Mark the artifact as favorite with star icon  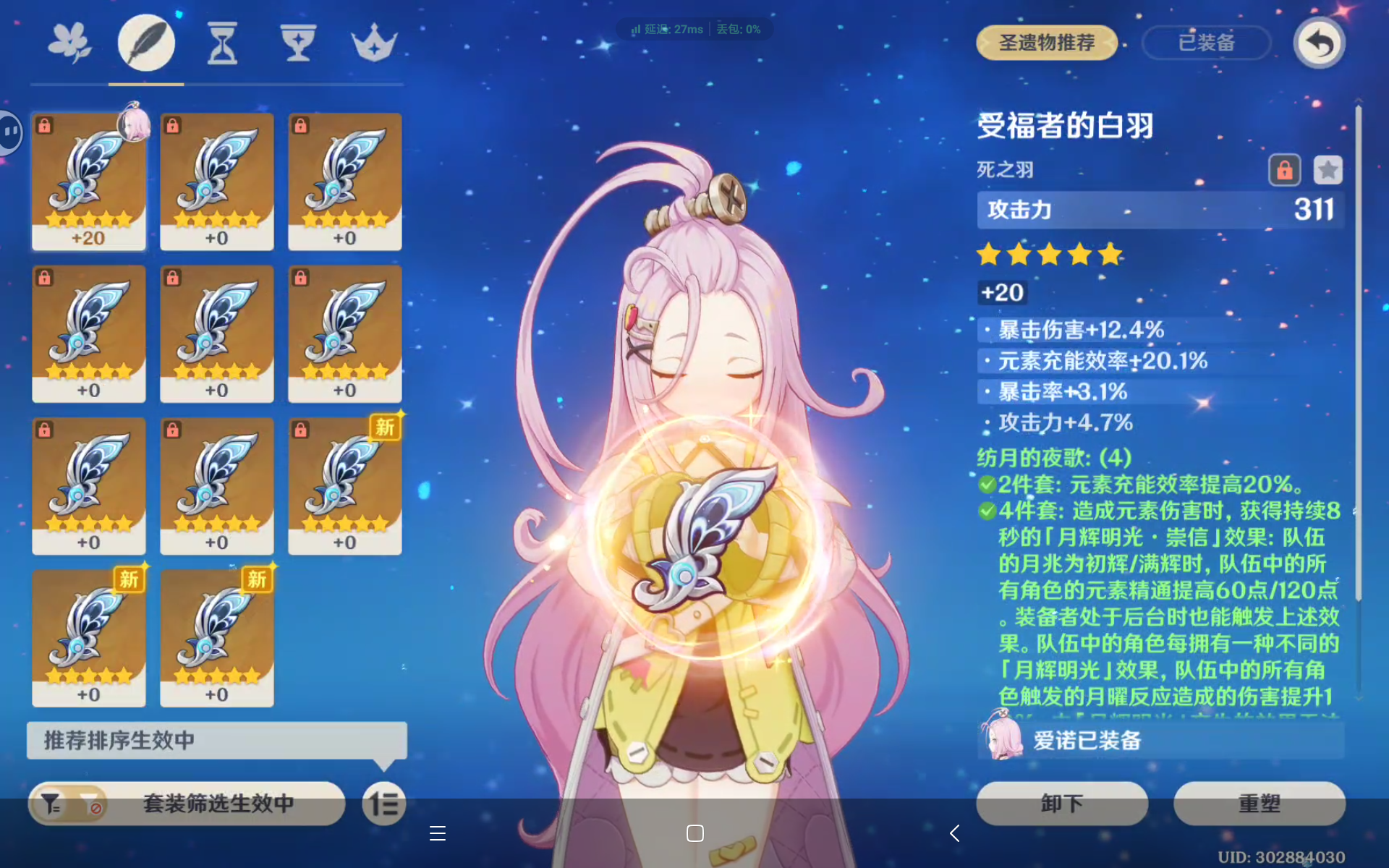point(1328,169)
